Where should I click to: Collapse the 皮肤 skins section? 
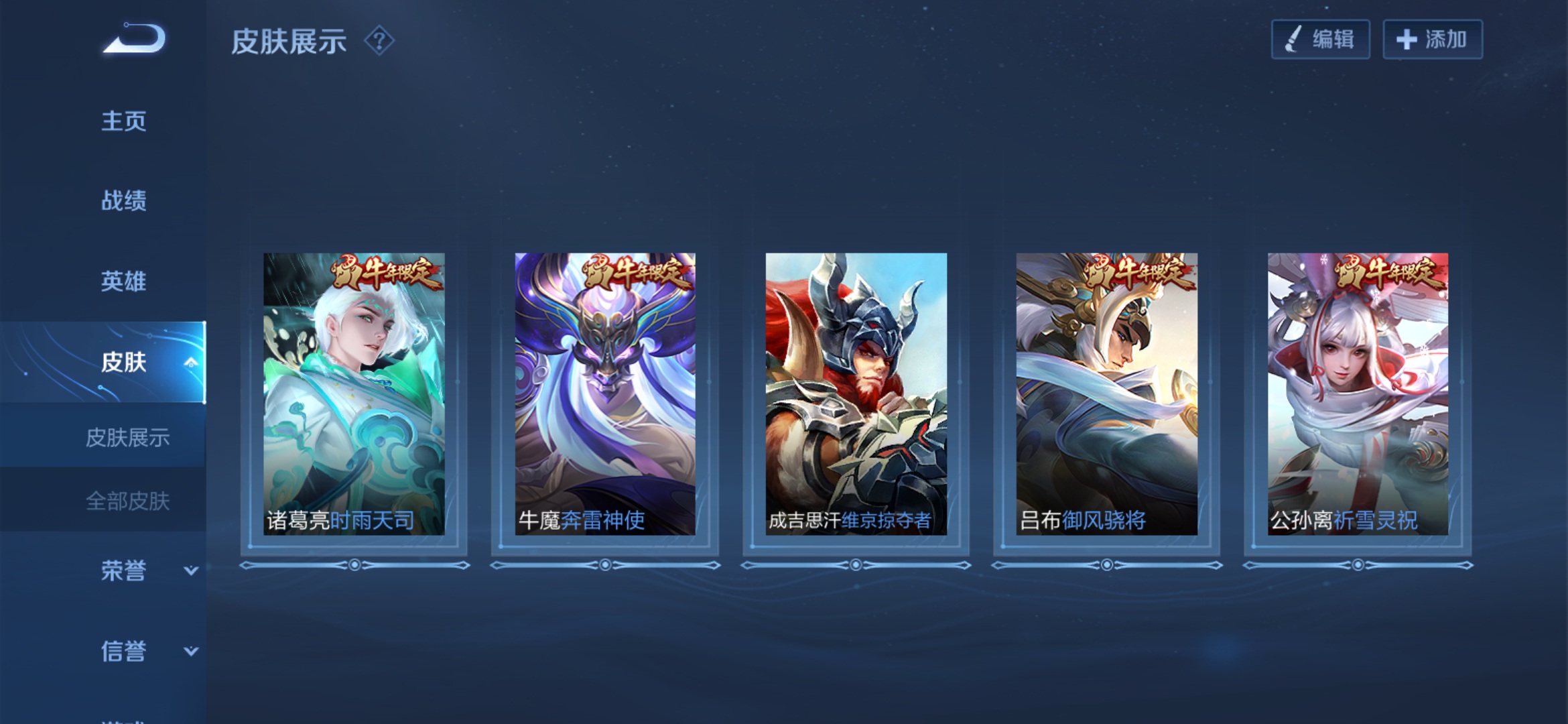(190, 363)
